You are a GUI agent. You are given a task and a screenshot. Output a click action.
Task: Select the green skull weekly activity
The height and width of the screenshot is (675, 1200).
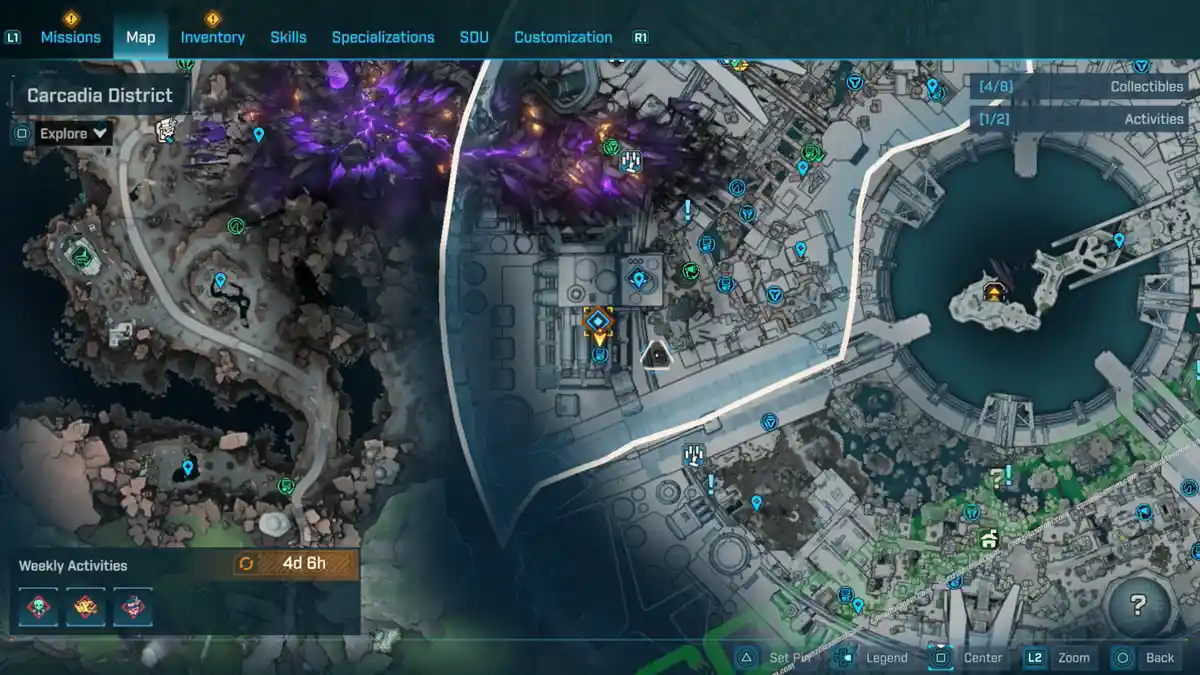coord(39,607)
